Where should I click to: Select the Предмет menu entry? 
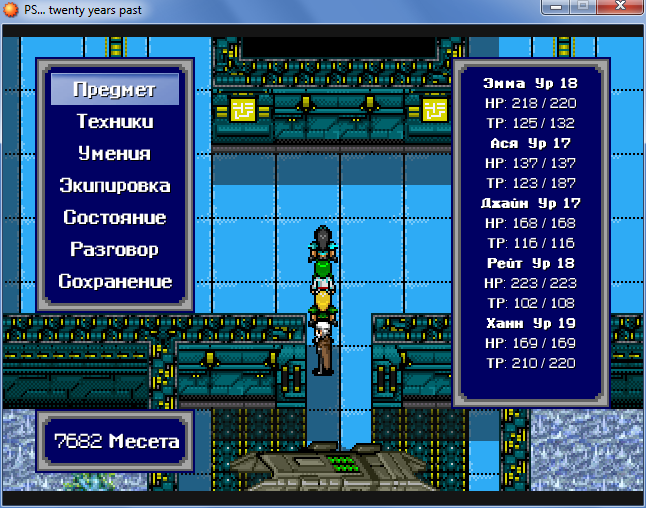(x=114, y=90)
